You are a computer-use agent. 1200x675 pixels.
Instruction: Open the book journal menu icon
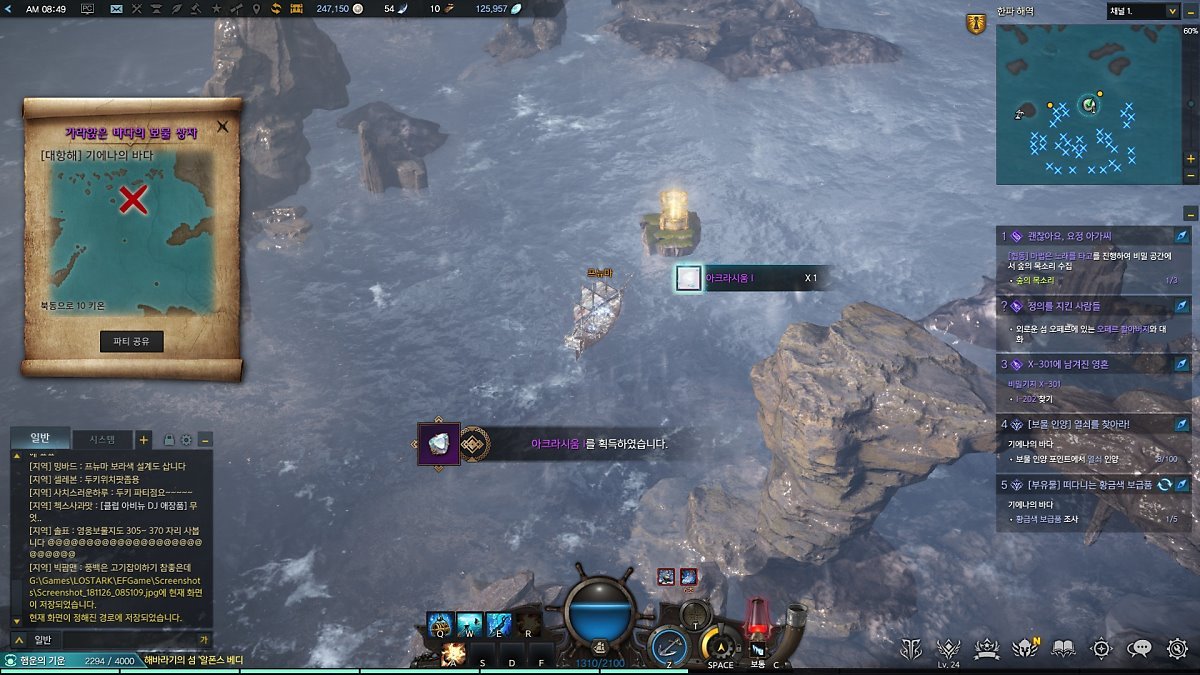coord(1063,648)
